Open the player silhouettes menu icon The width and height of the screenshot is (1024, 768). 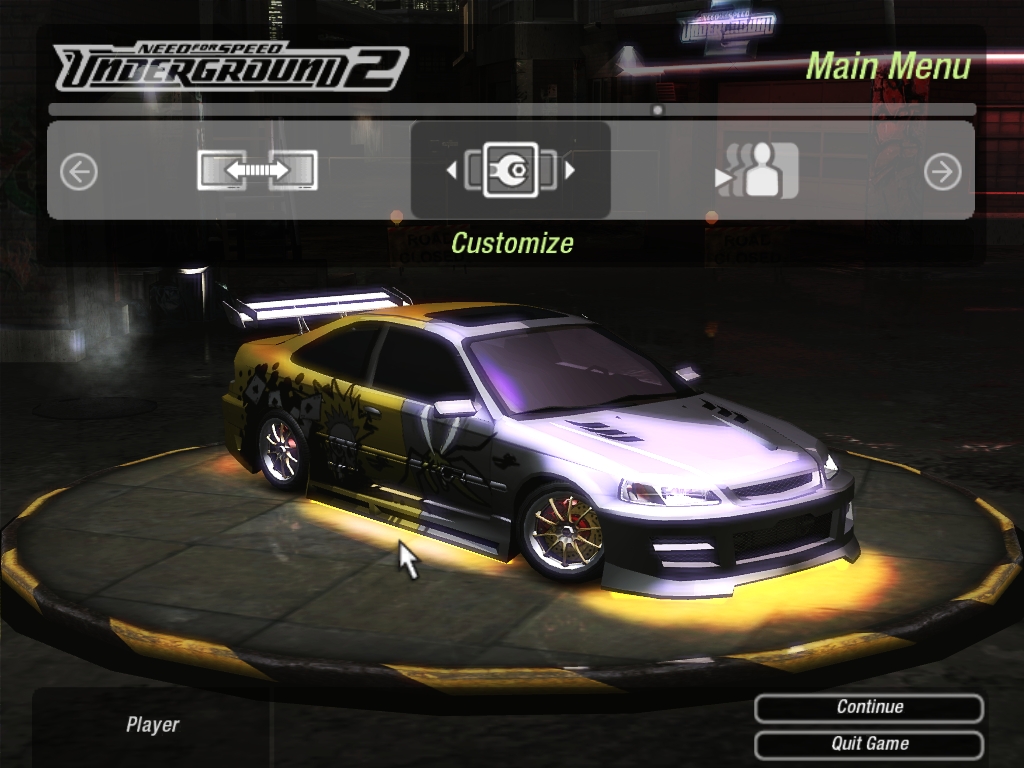(x=758, y=171)
